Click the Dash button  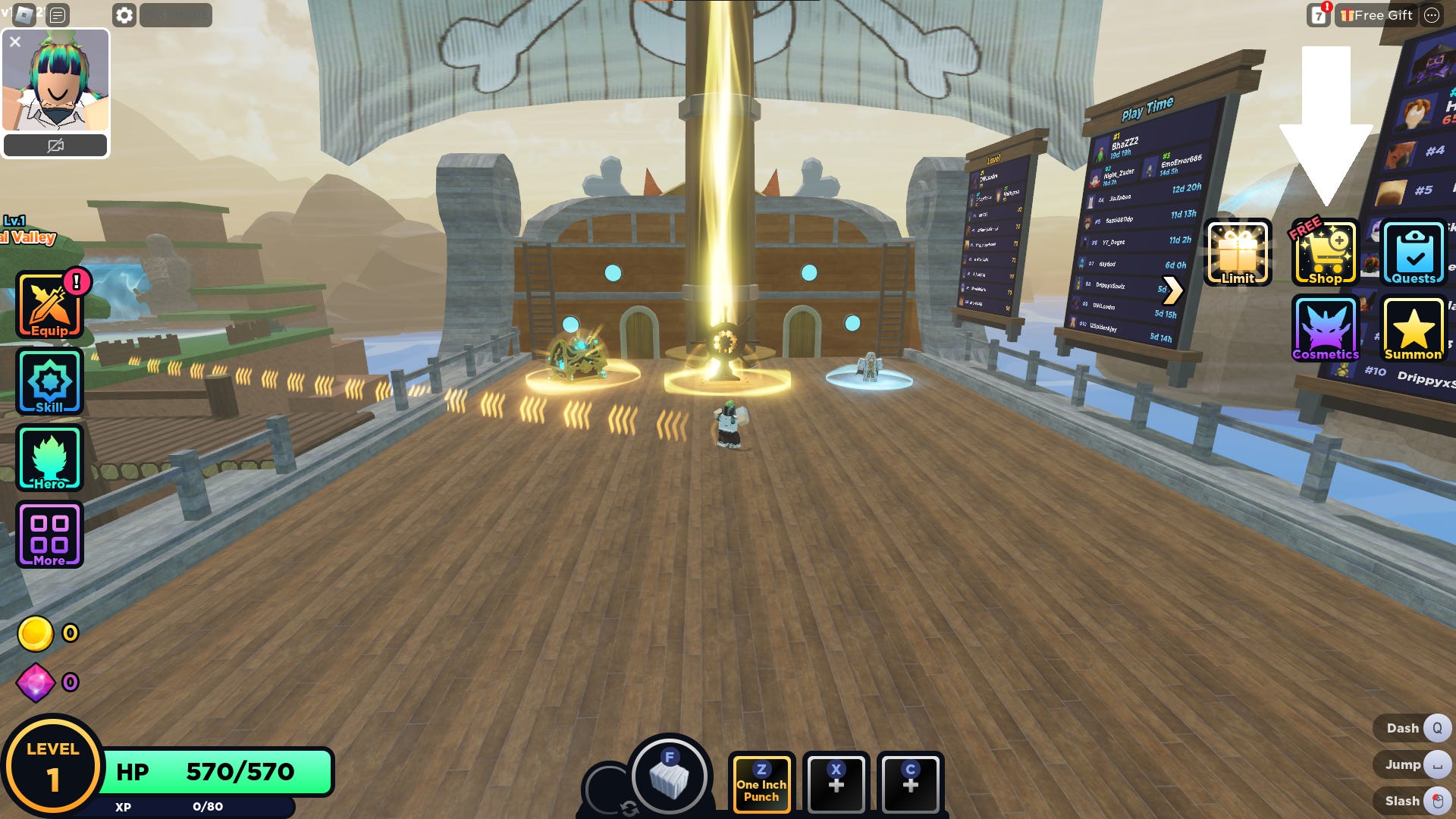click(1412, 728)
